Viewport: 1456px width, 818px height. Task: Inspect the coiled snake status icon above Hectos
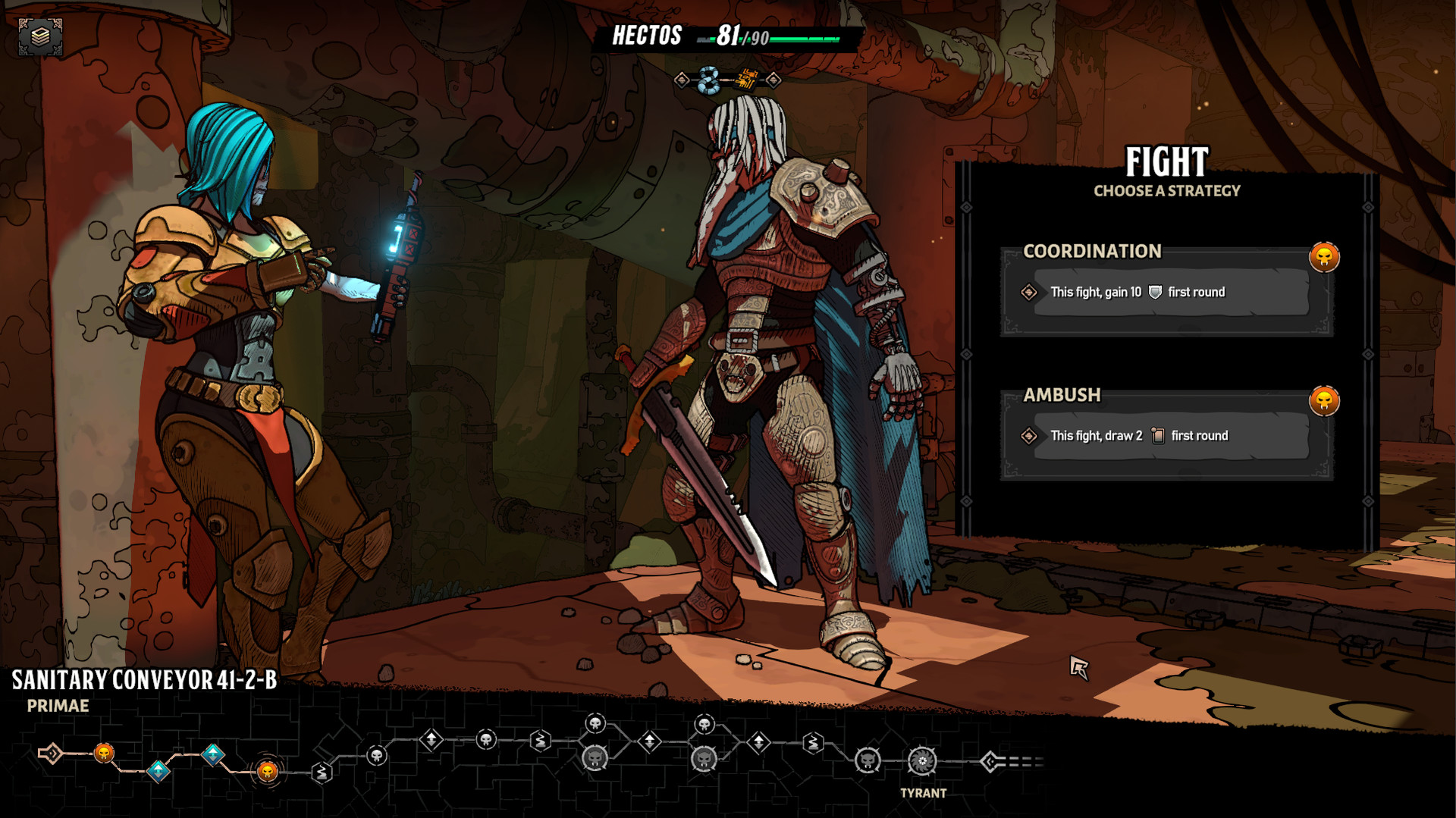(x=708, y=79)
